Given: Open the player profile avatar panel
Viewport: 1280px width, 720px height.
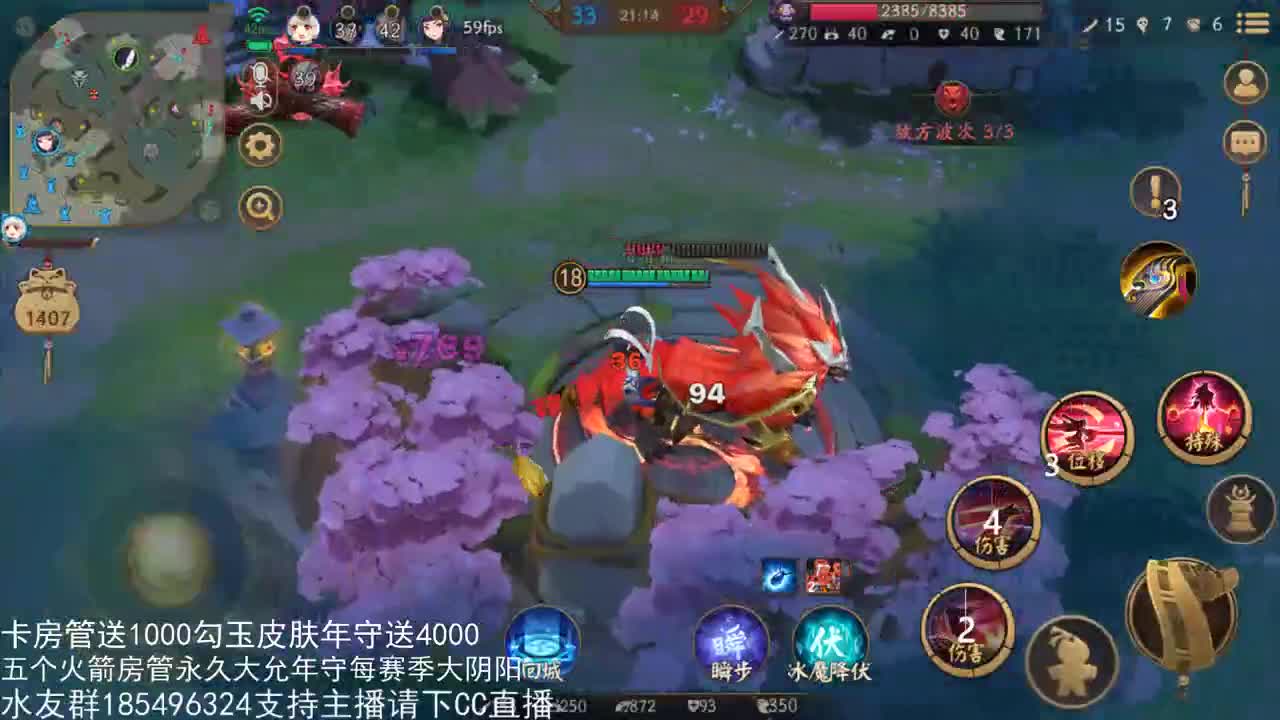Looking at the screenshot, I should (x=1245, y=80).
